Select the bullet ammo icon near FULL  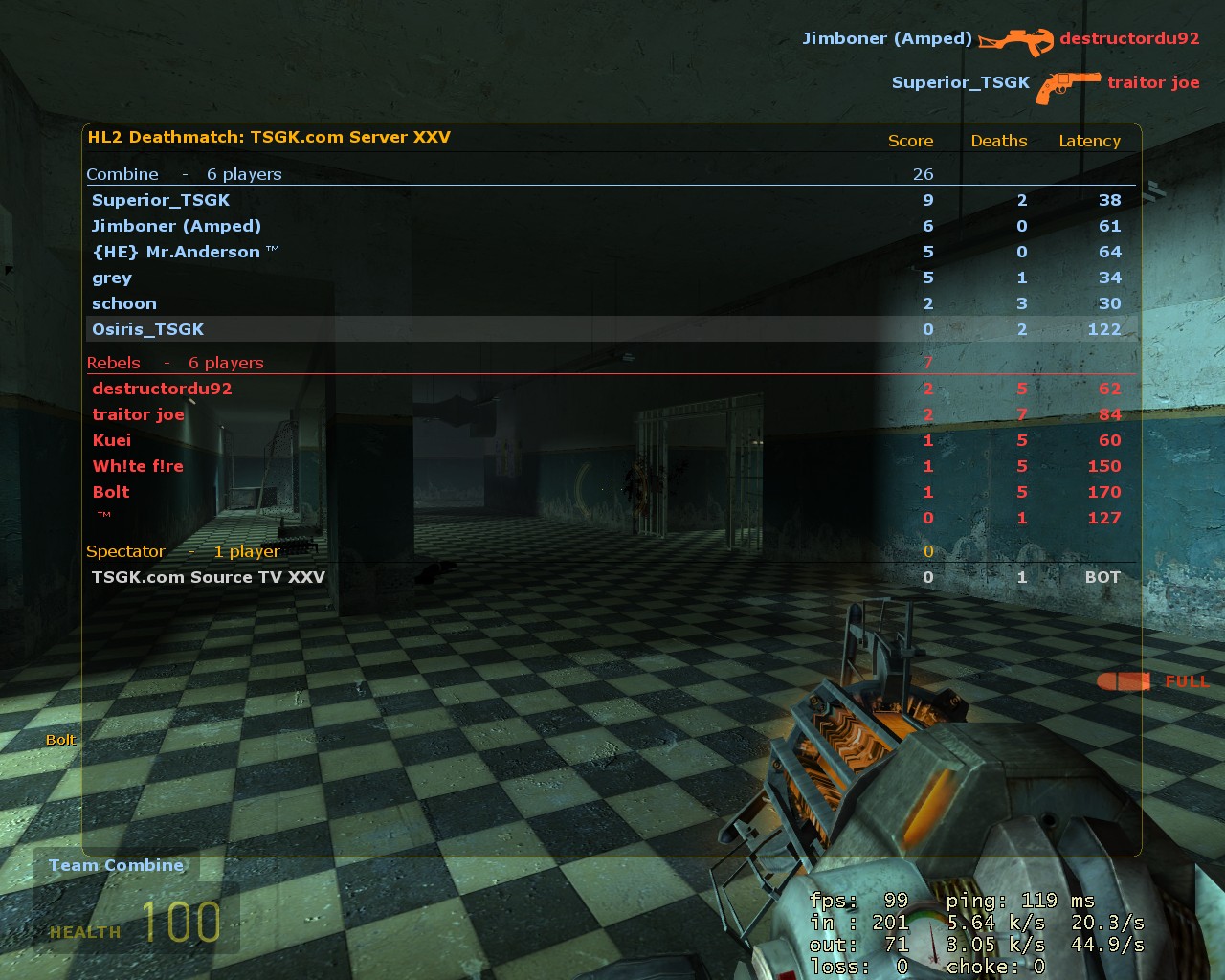pos(1125,681)
